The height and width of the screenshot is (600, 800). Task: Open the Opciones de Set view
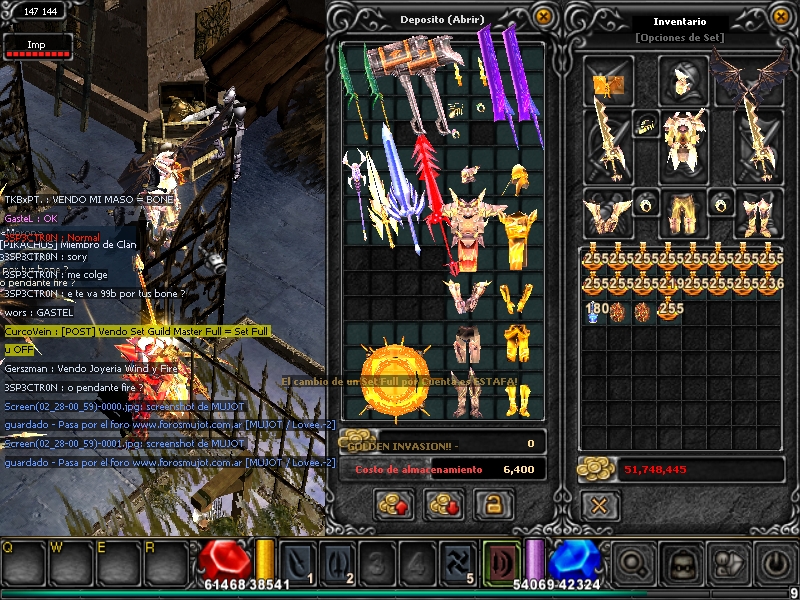coord(680,38)
